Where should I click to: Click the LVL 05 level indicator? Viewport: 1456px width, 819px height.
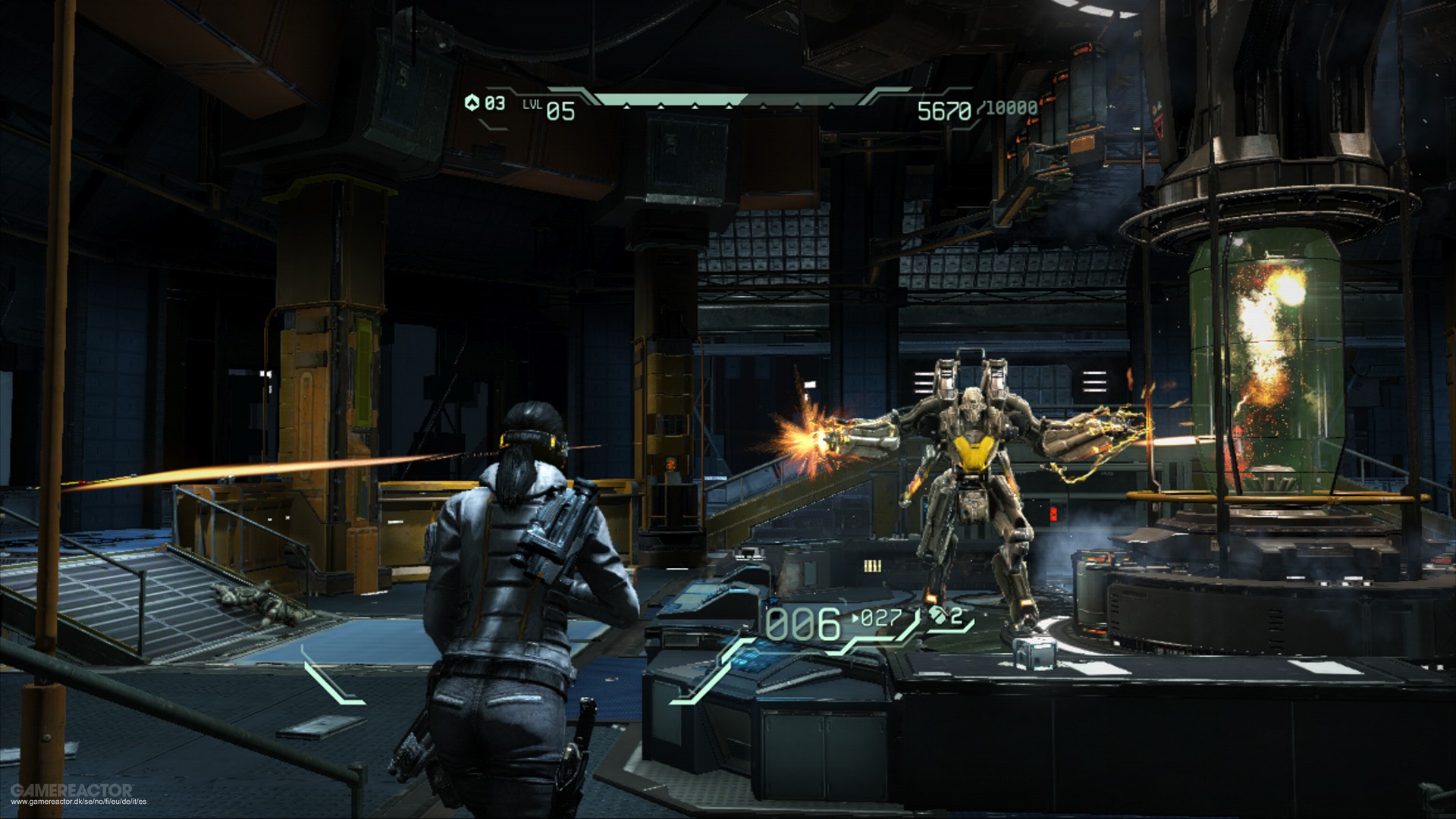tap(550, 108)
